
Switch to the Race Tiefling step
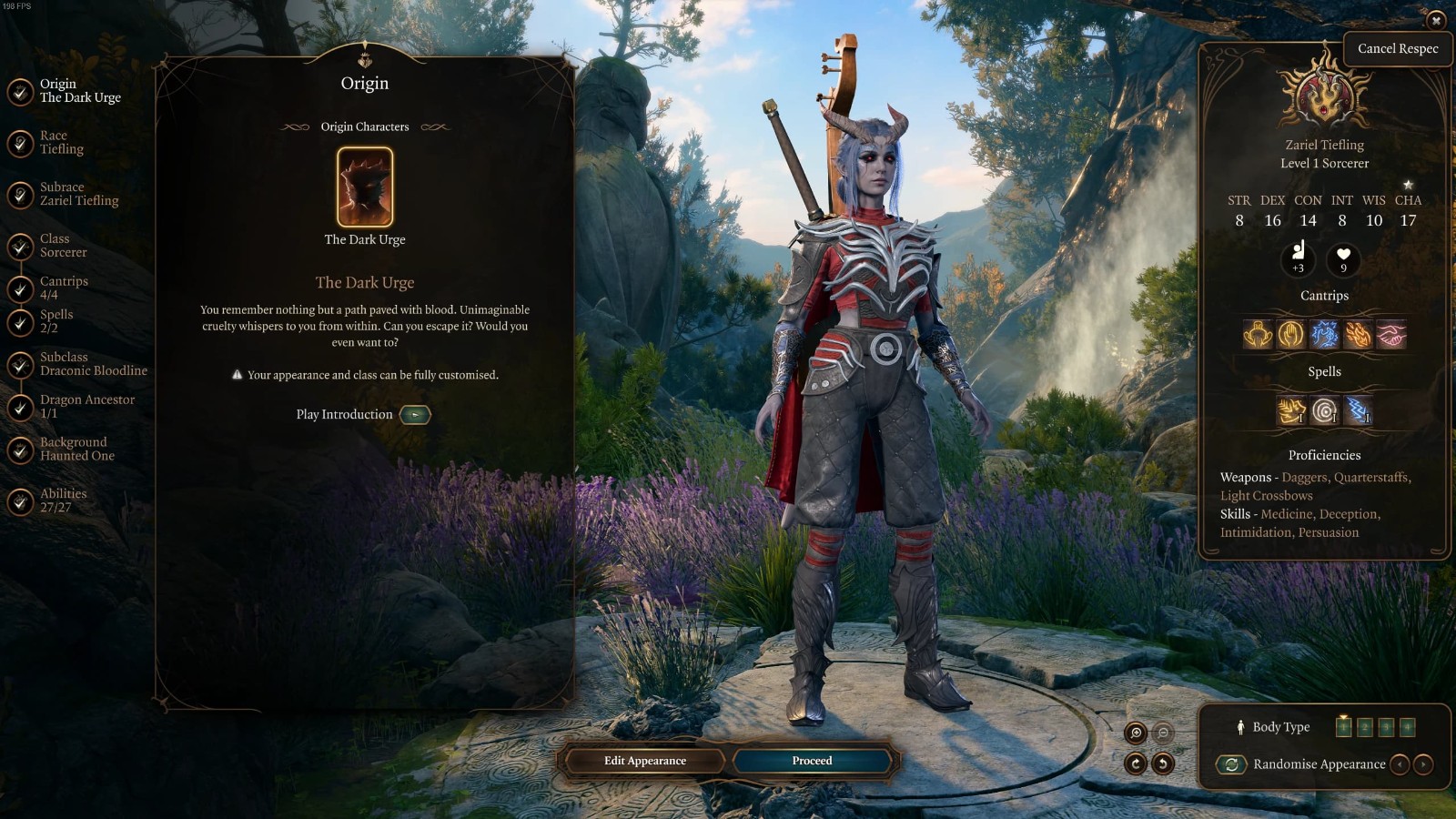[x=61, y=143]
